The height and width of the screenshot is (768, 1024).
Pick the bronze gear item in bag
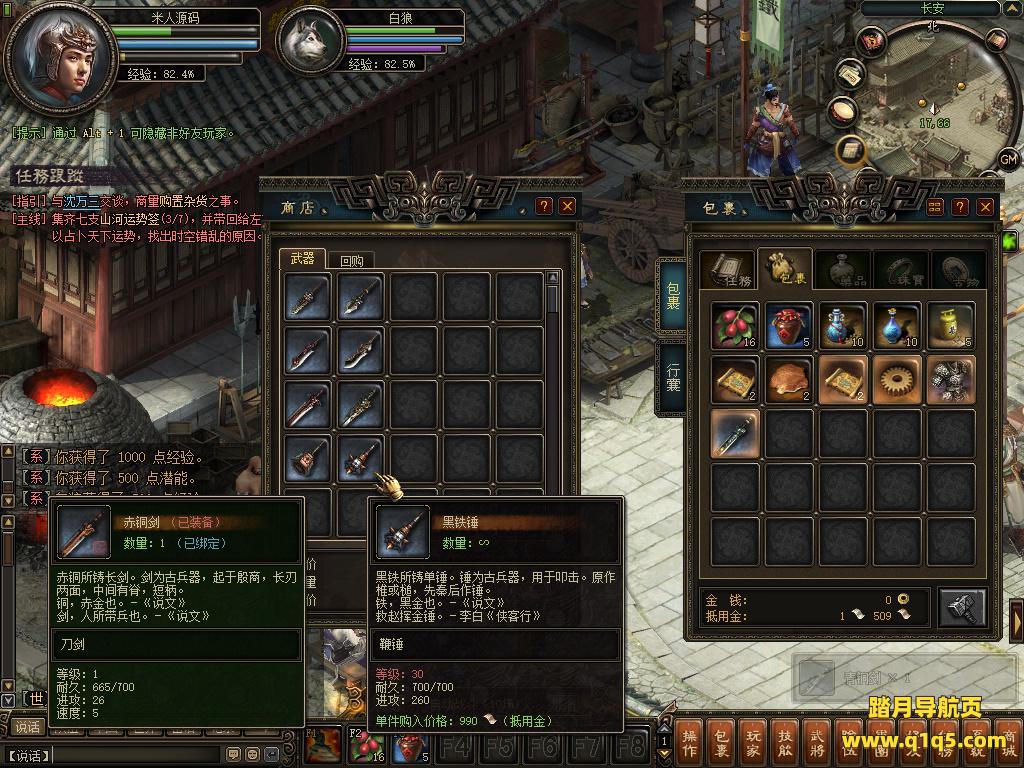coord(897,379)
